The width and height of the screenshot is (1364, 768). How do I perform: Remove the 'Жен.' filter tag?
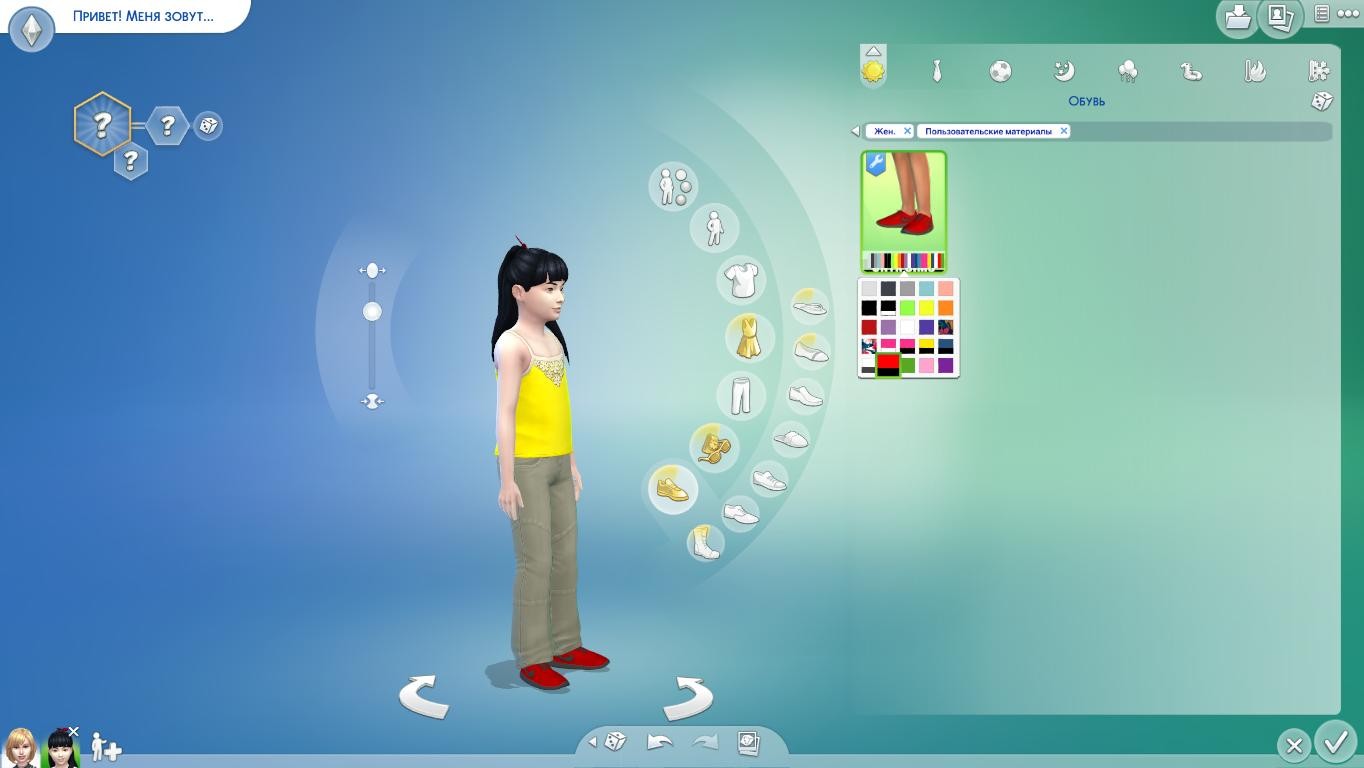tap(907, 131)
